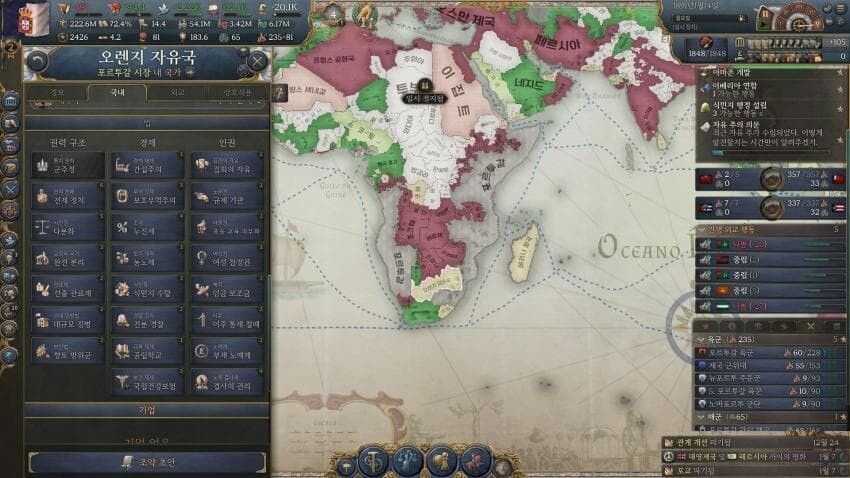This screenshot has height=478, width=850.
Task: Choose the 집회의 자유 law entry
Action: (x=227, y=165)
